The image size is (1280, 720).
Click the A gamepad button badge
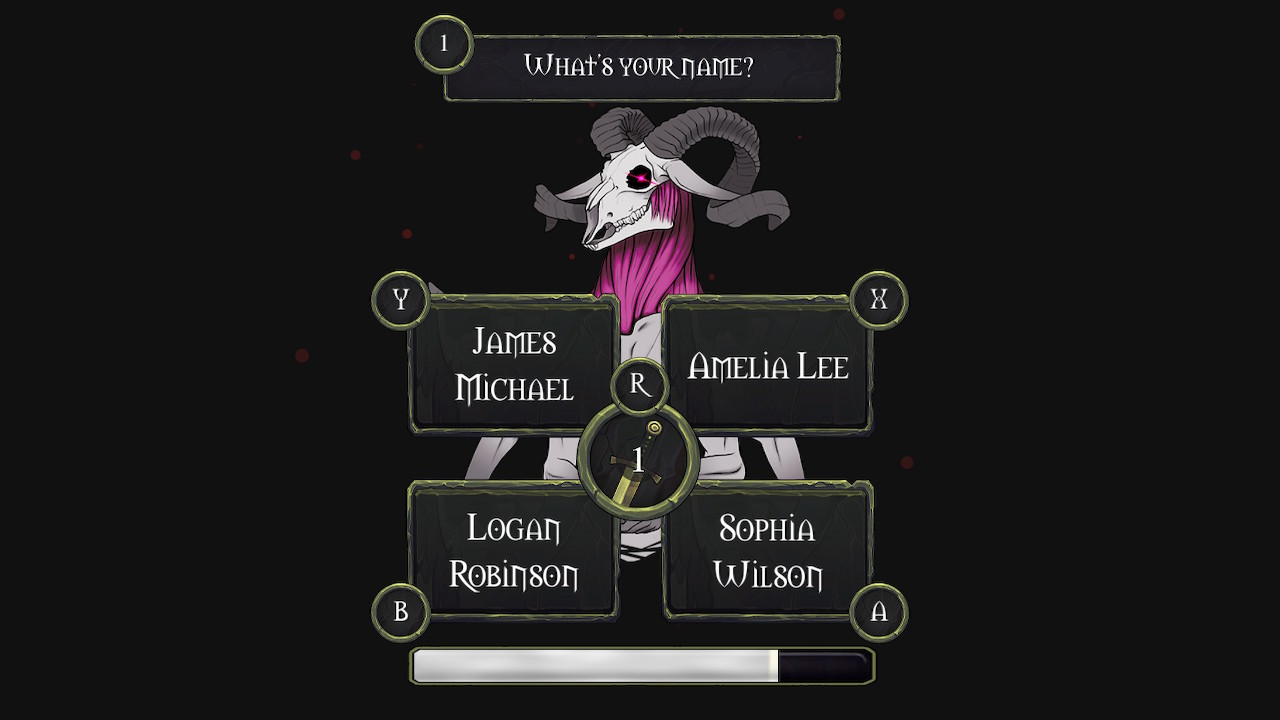[x=879, y=610]
